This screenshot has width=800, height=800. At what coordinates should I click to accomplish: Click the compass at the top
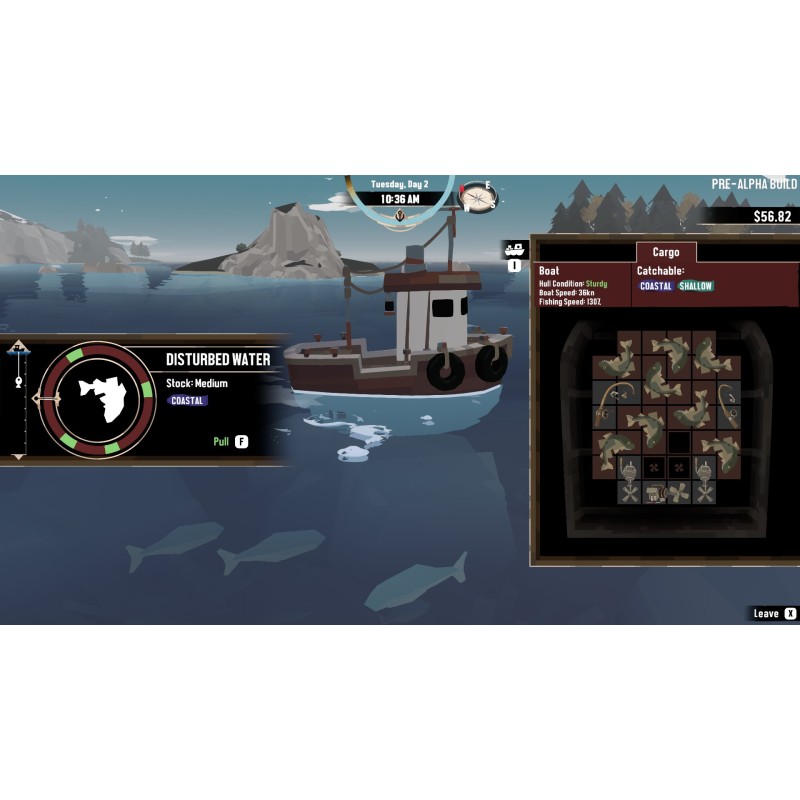point(477,197)
